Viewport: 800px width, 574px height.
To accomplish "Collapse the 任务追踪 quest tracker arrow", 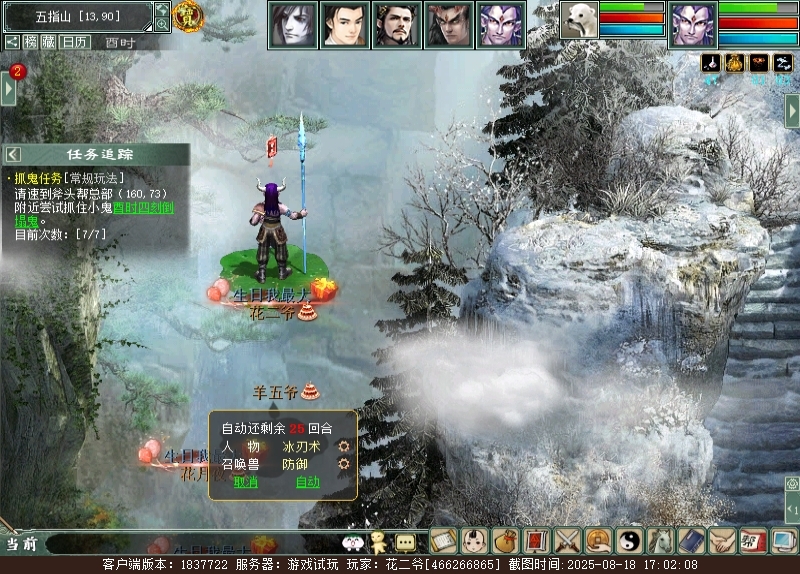I will 14,154.
